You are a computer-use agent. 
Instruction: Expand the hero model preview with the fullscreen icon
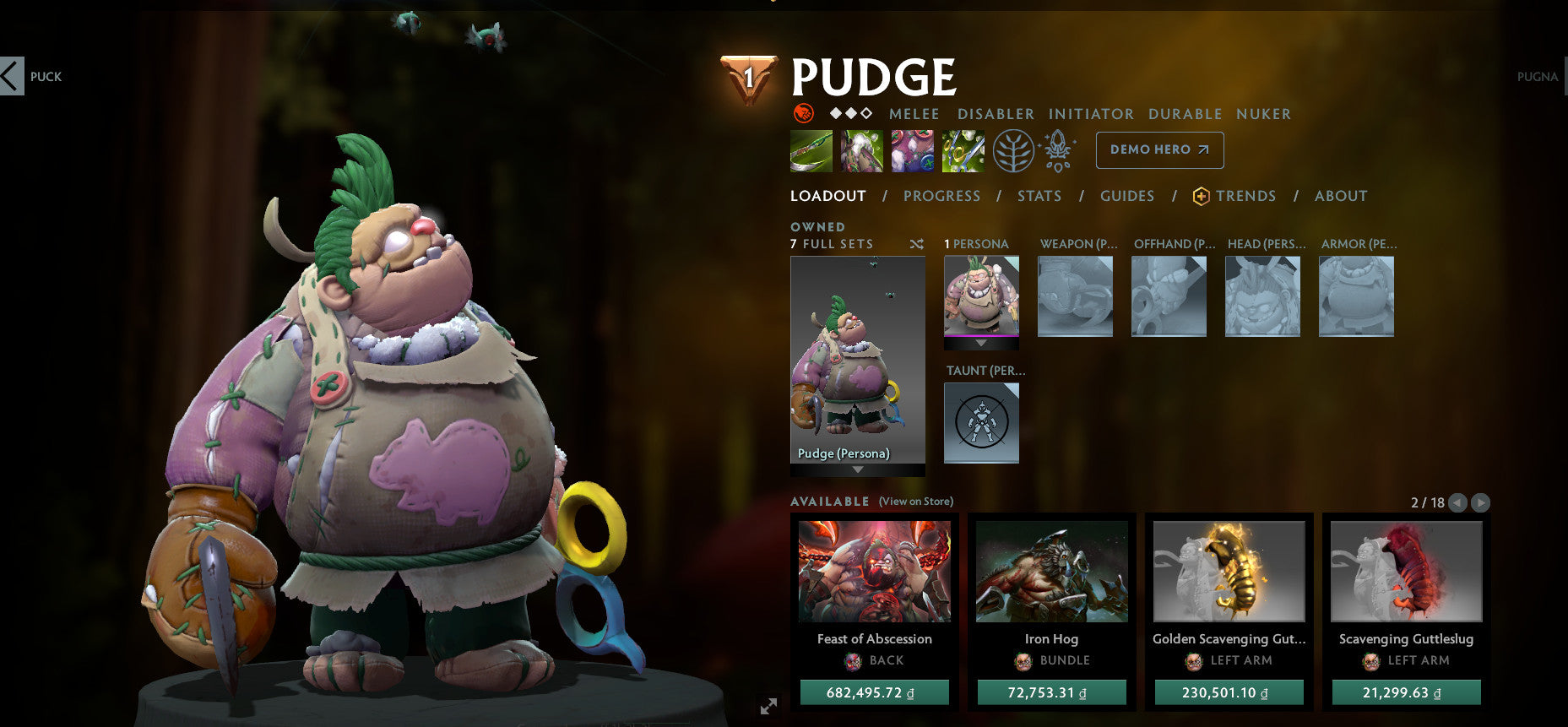769,705
